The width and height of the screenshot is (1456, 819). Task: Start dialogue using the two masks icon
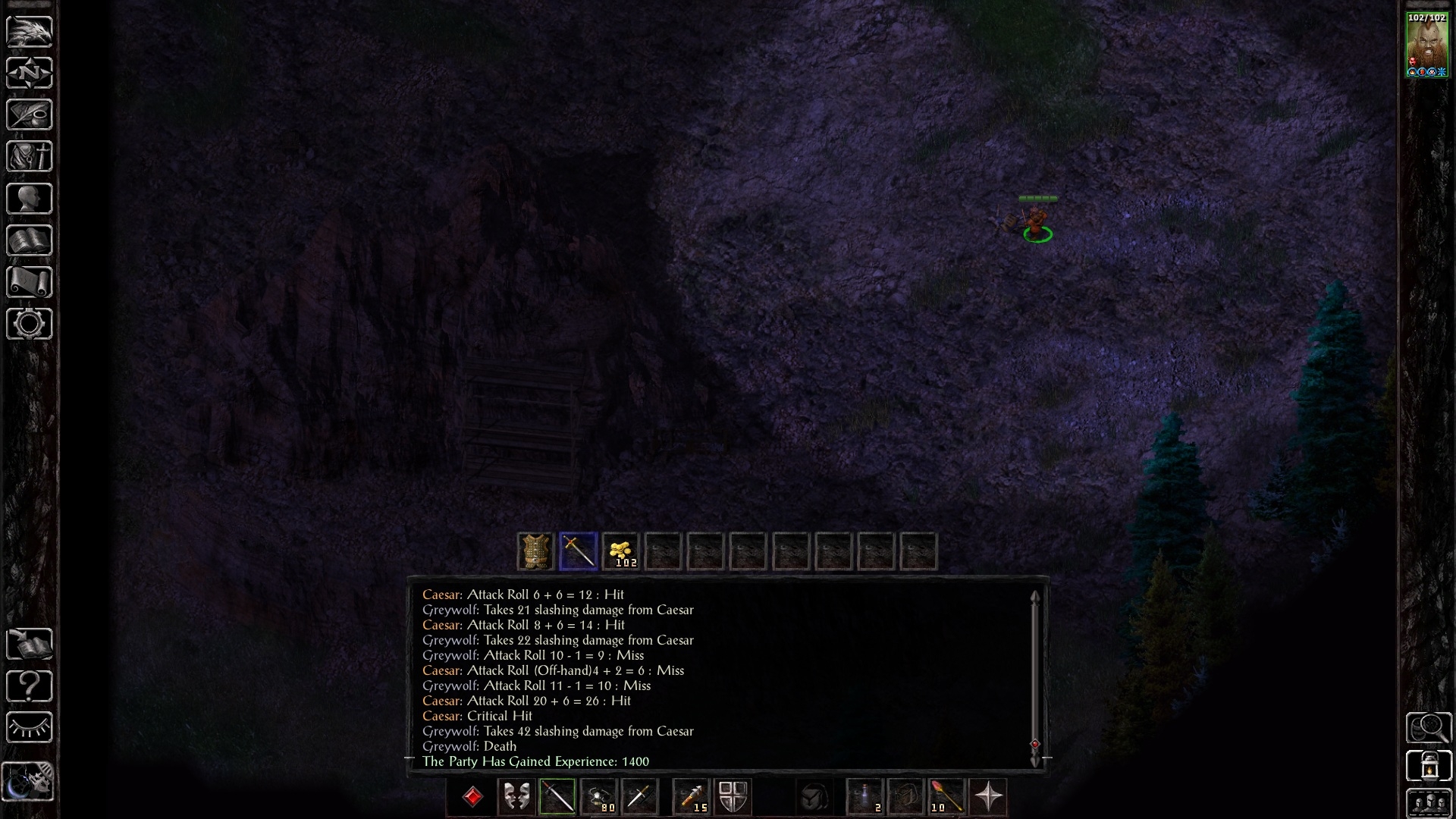pyautogui.click(x=516, y=797)
